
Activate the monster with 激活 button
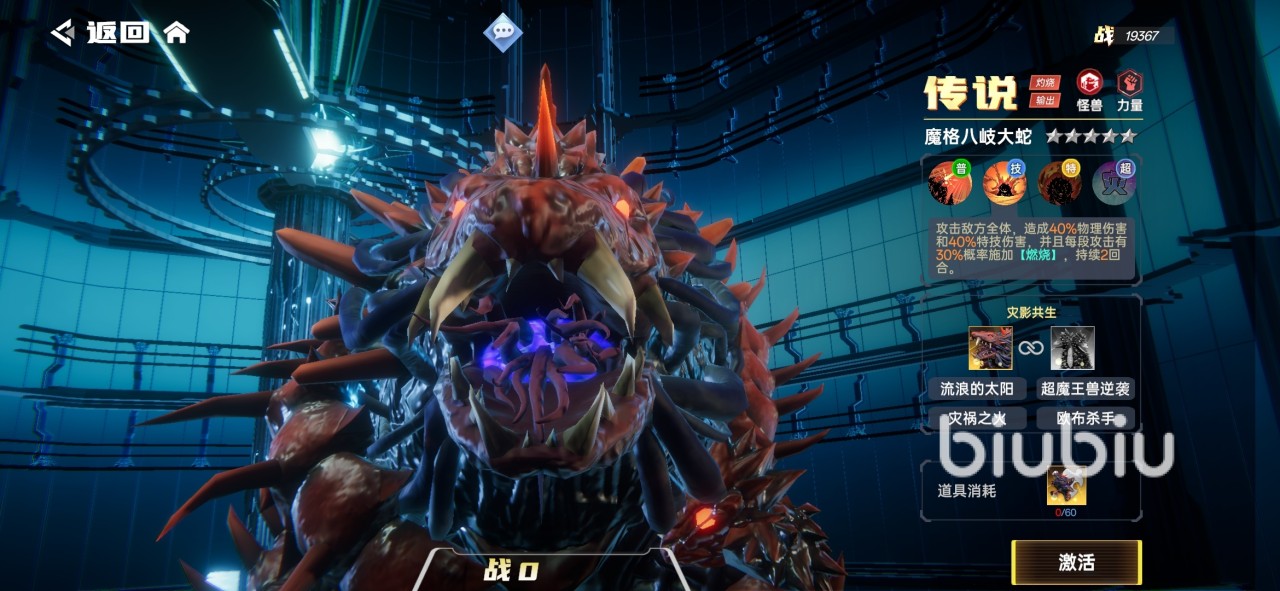coord(1076,562)
